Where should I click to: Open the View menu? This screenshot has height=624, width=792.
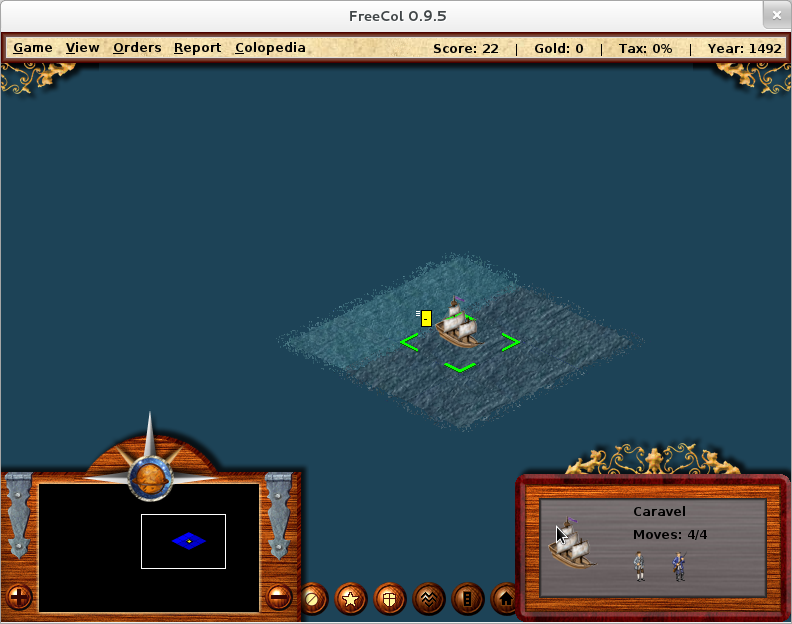click(83, 48)
